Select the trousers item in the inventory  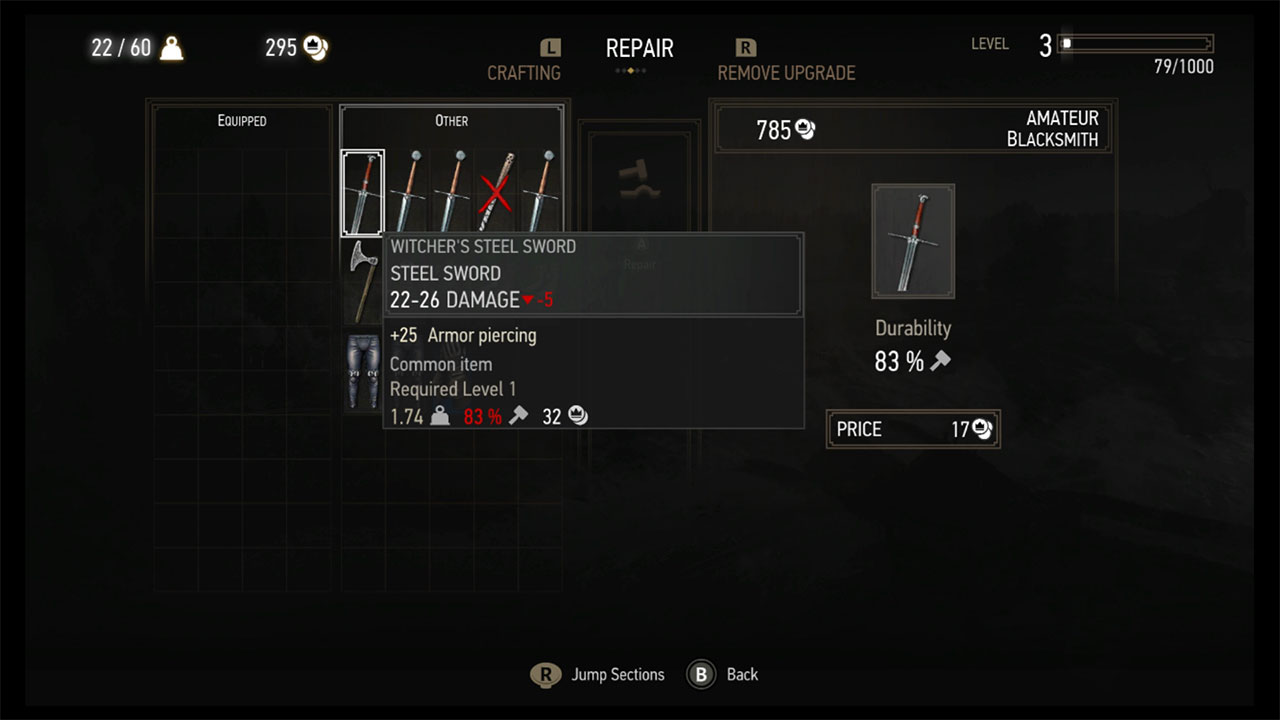tap(363, 370)
